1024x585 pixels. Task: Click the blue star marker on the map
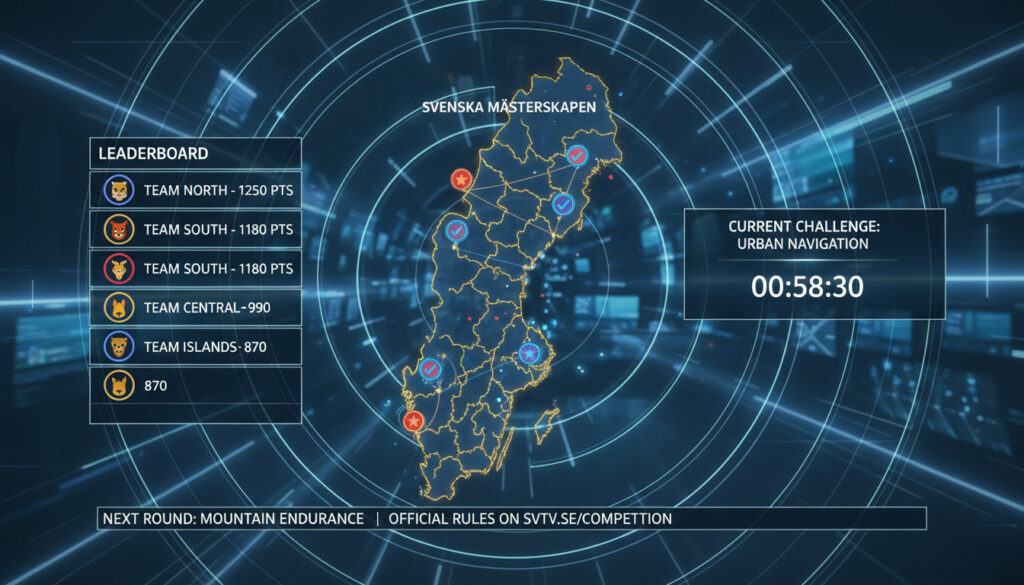[529, 353]
